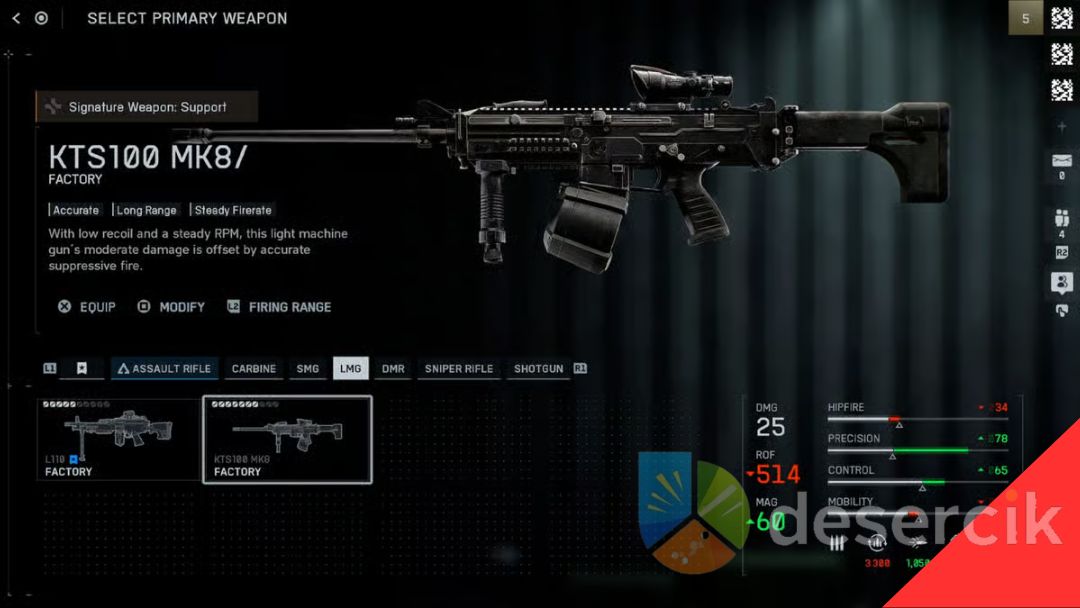Select the KTS100 MK8 Factory tile

pyautogui.click(x=287, y=440)
